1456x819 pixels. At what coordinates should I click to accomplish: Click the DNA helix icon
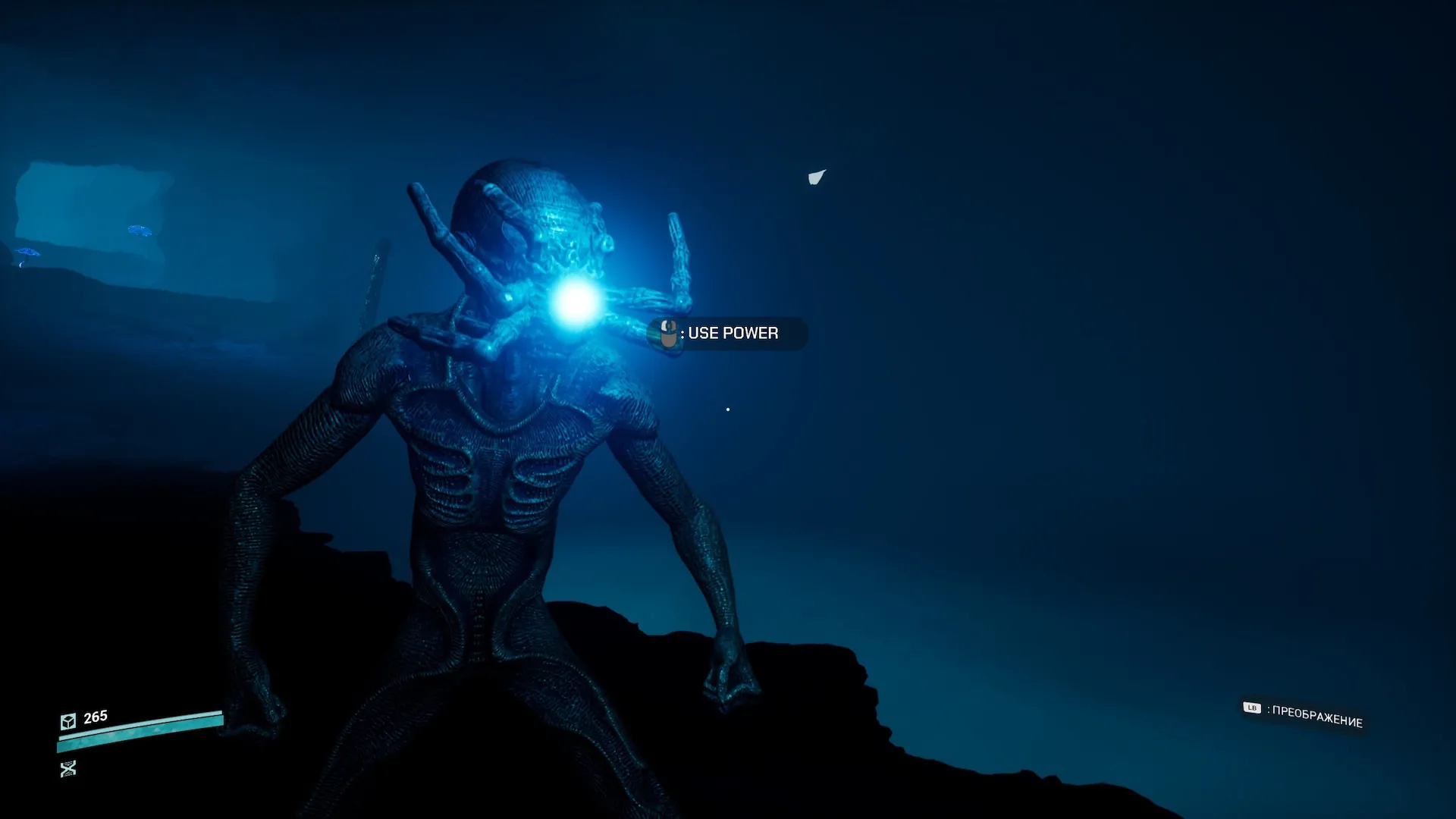point(68,769)
